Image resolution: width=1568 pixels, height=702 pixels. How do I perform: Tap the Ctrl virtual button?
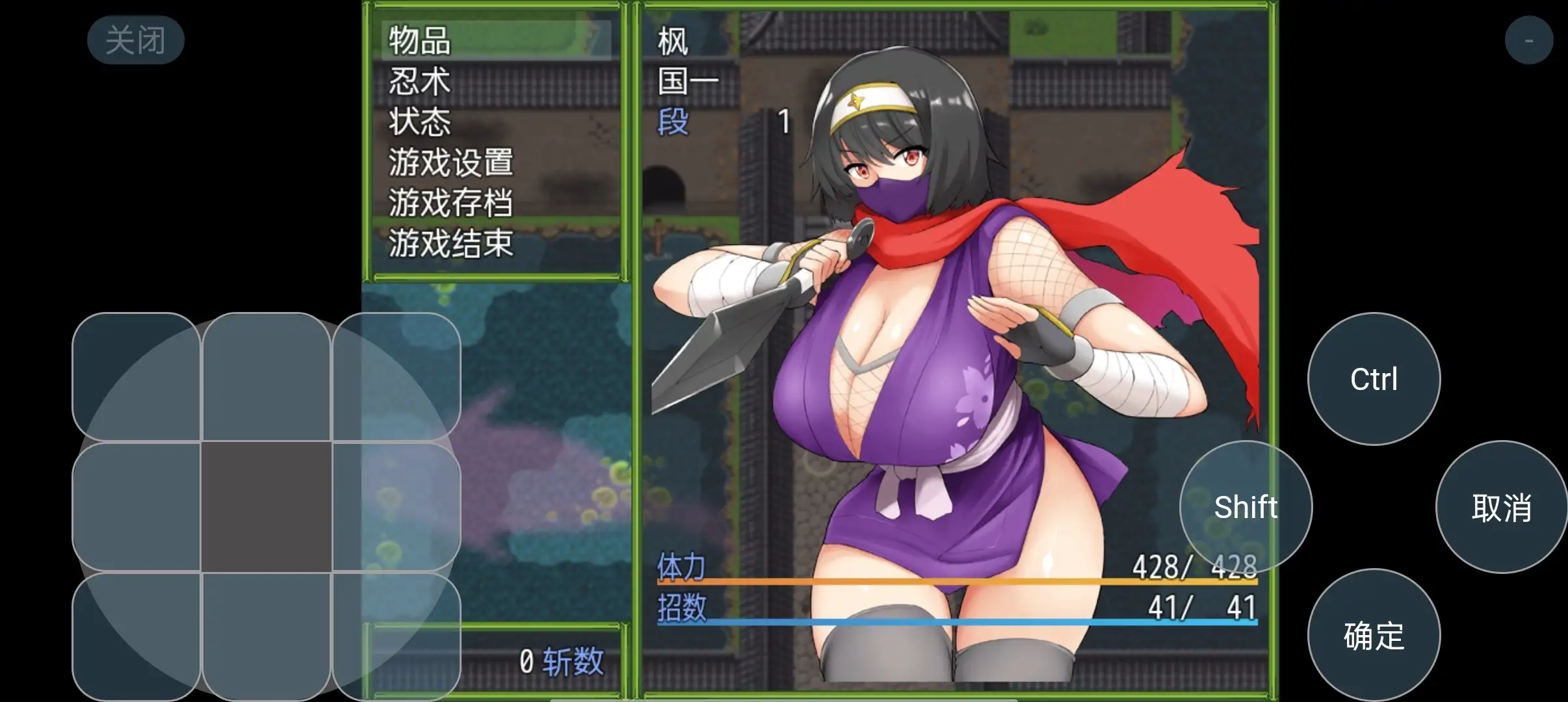click(x=1374, y=378)
